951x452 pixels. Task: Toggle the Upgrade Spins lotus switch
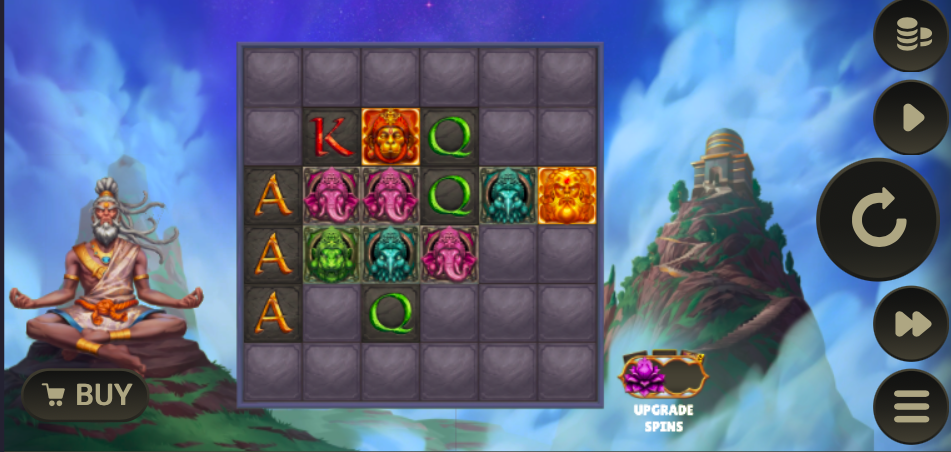pyautogui.click(x=663, y=377)
